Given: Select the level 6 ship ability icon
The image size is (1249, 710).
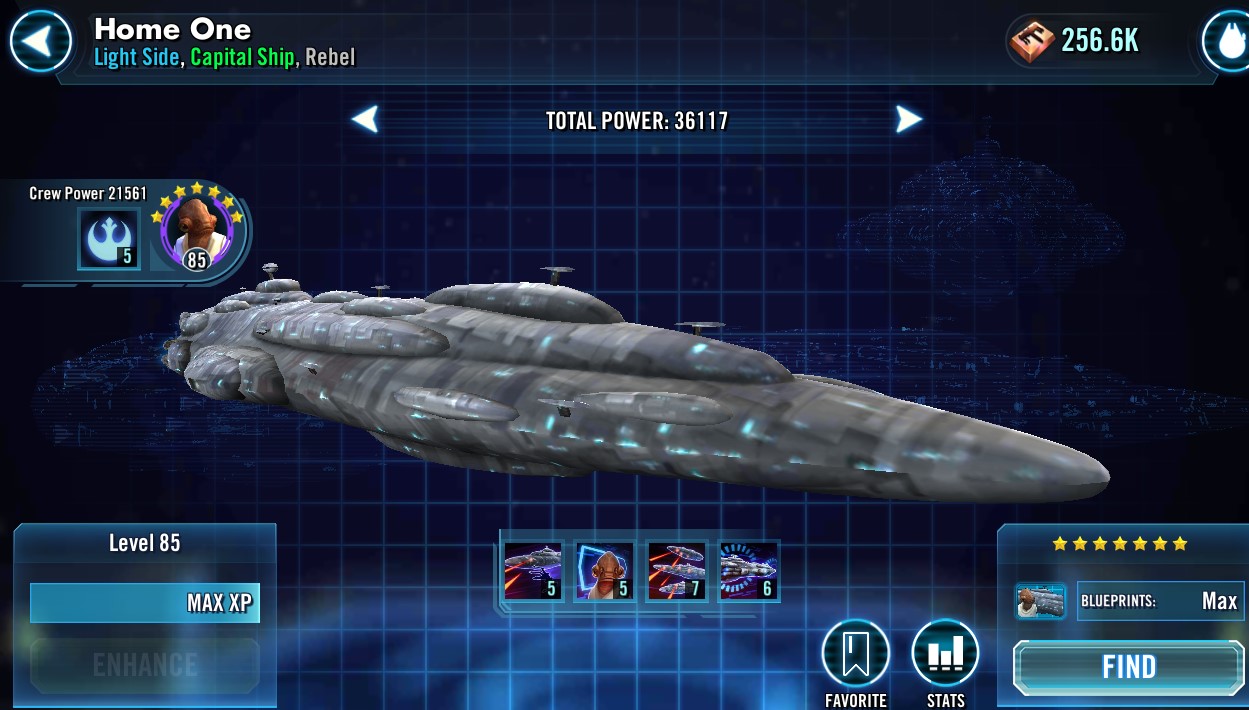Looking at the screenshot, I should 749,571.
